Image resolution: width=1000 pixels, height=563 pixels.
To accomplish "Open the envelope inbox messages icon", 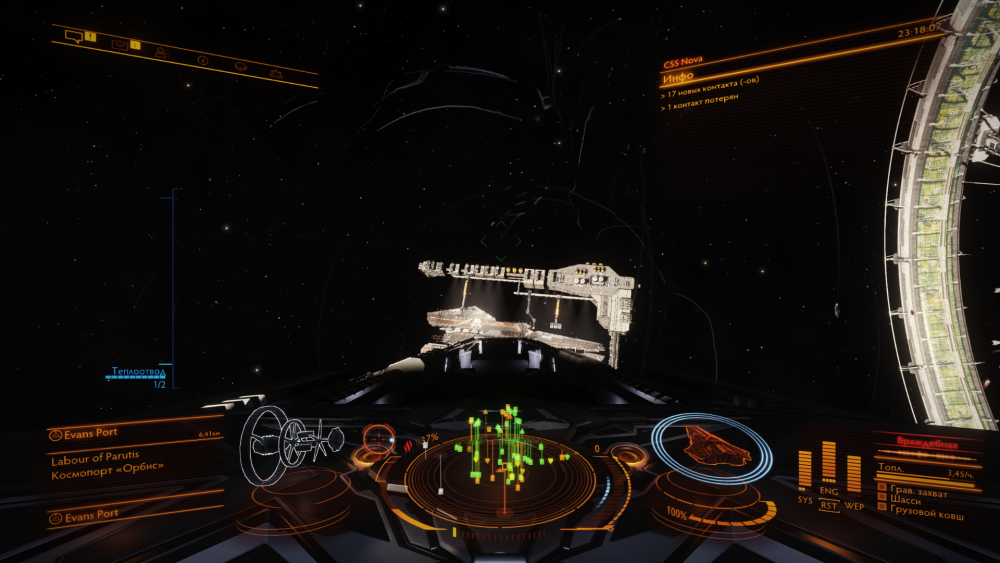I will coord(119,44).
